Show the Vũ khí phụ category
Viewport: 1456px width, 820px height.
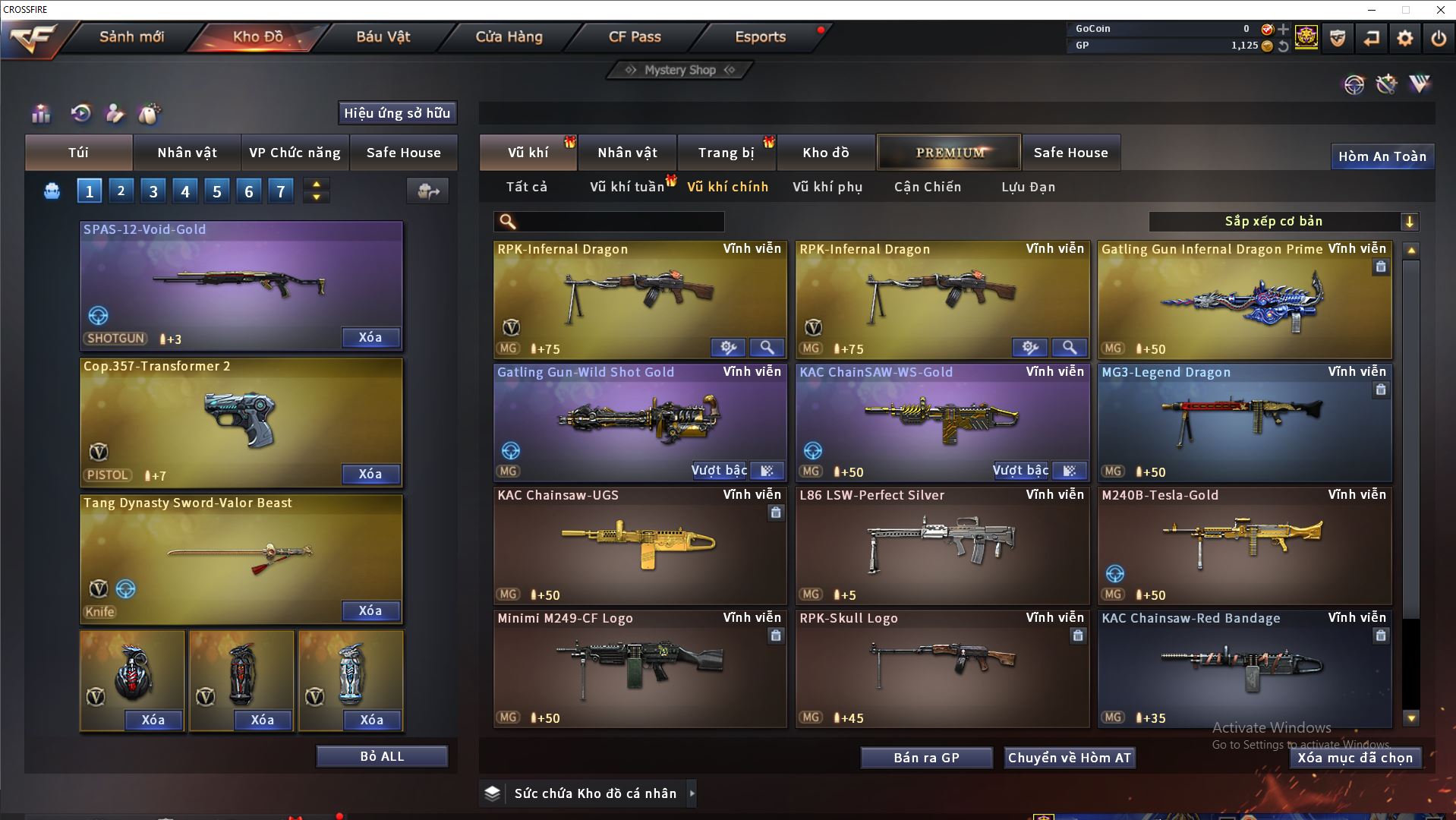coord(827,187)
